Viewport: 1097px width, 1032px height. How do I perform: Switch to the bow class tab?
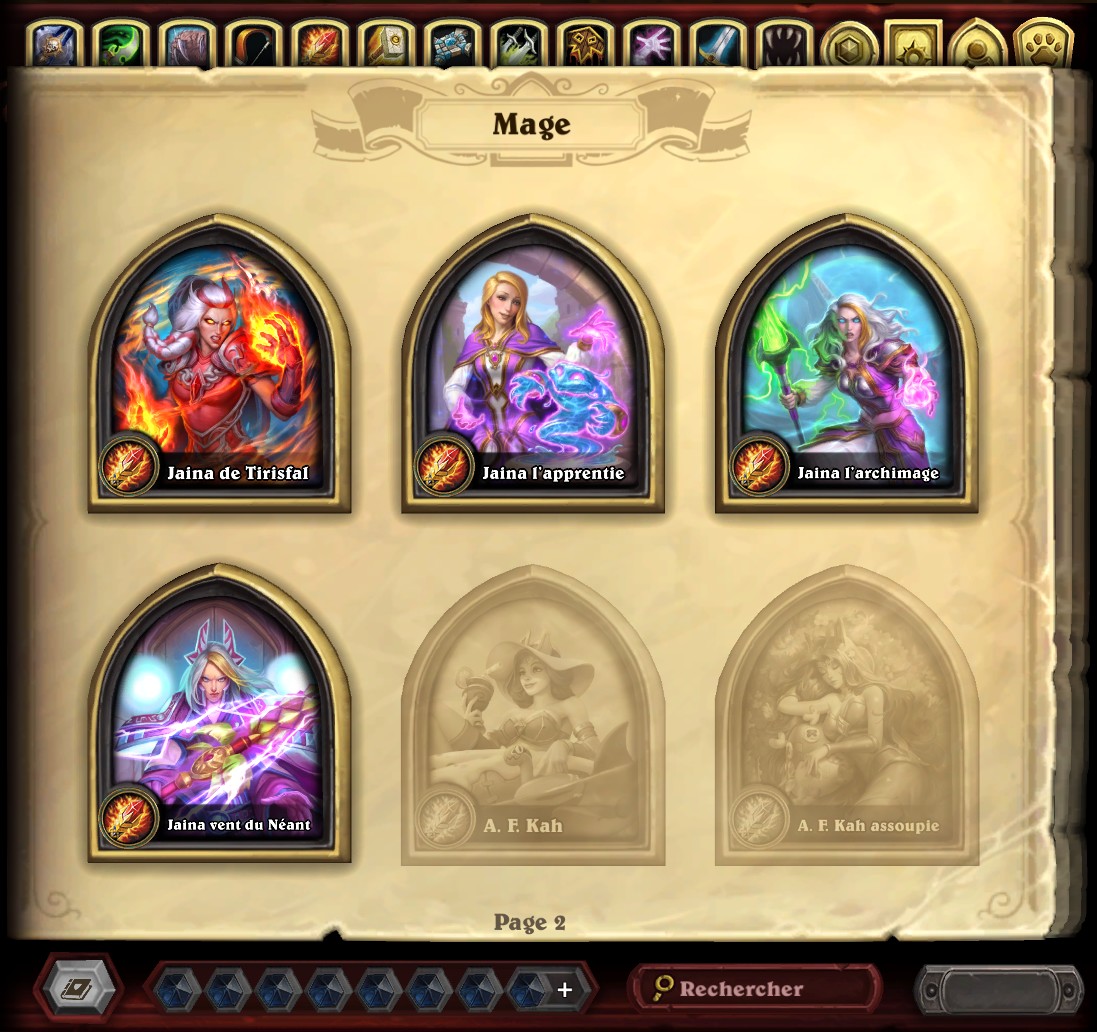[253, 45]
